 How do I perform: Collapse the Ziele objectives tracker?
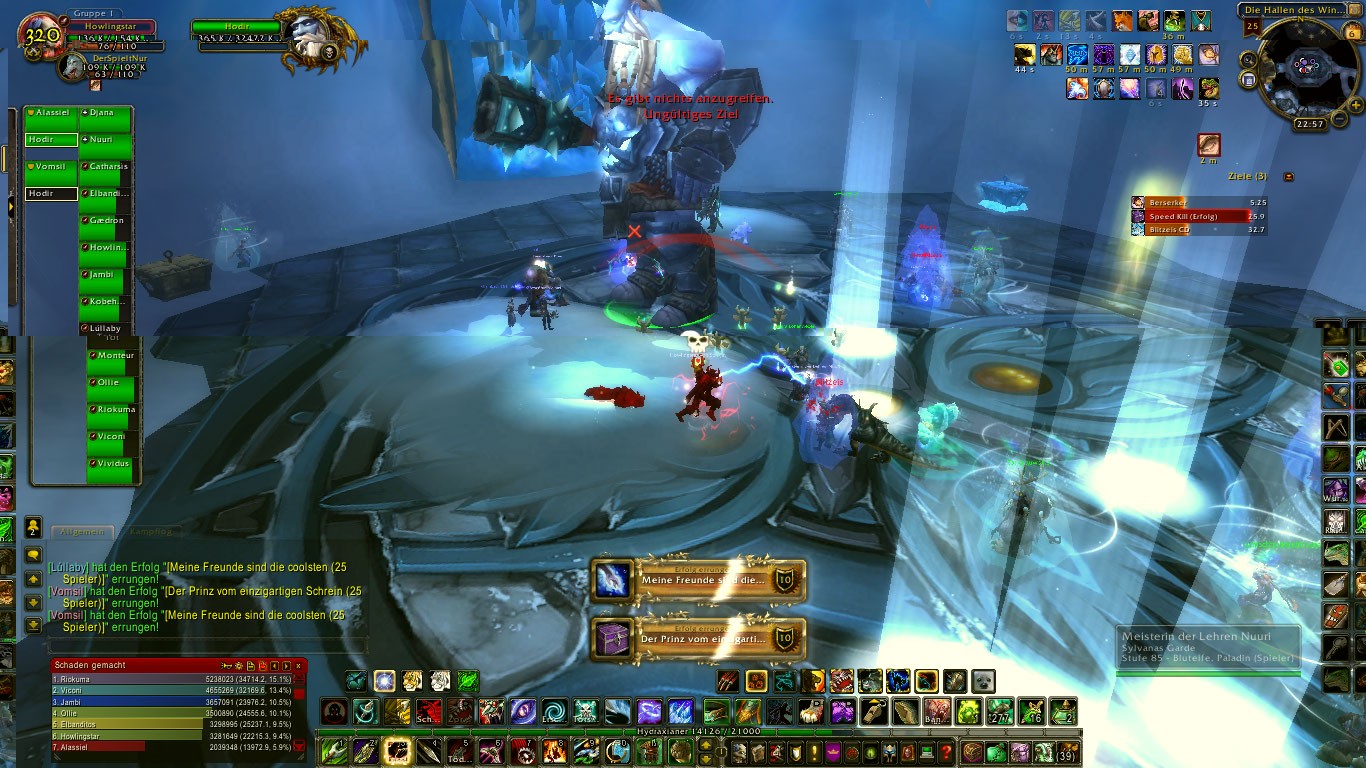(x=1288, y=176)
